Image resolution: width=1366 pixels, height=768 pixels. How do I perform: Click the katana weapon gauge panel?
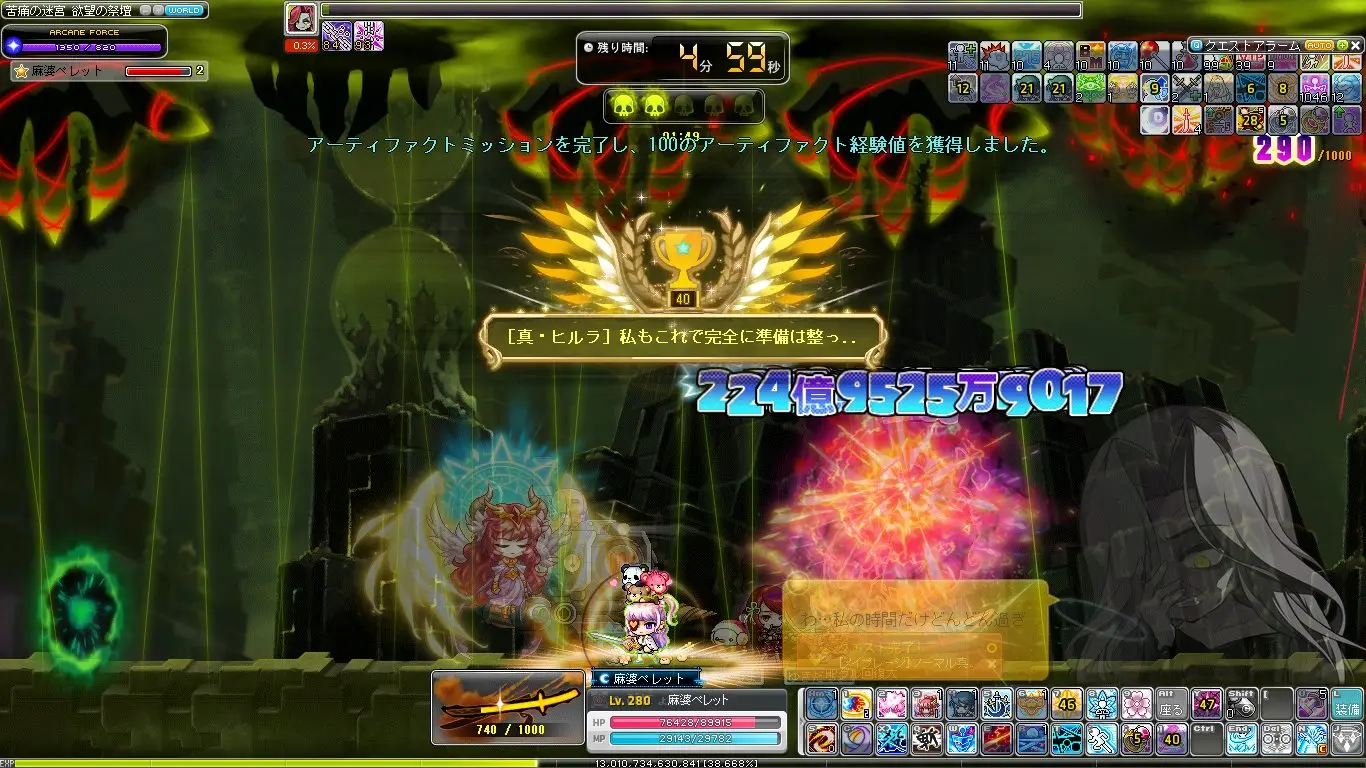pyautogui.click(x=508, y=707)
